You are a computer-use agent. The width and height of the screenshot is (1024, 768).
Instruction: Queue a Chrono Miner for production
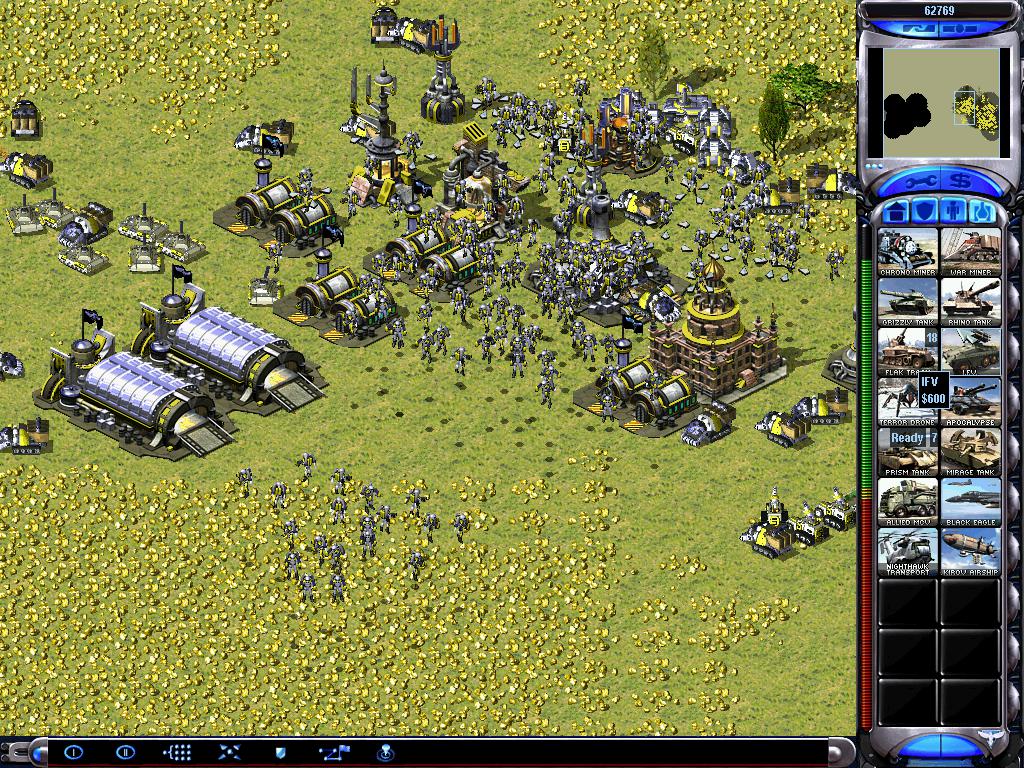(x=908, y=252)
